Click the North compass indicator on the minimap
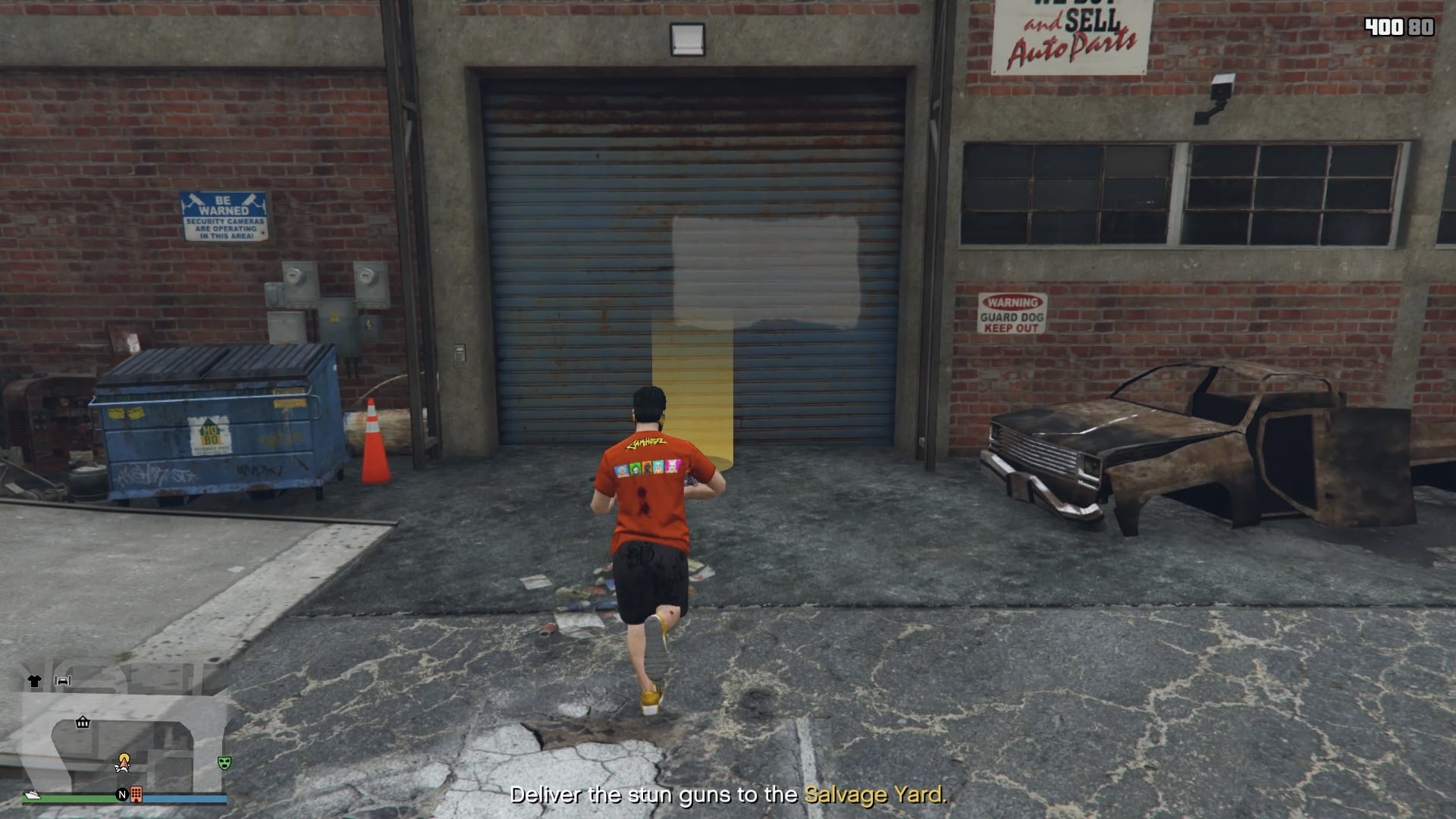Viewport: 1456px width, 819px height. click(x=122, y=795)
